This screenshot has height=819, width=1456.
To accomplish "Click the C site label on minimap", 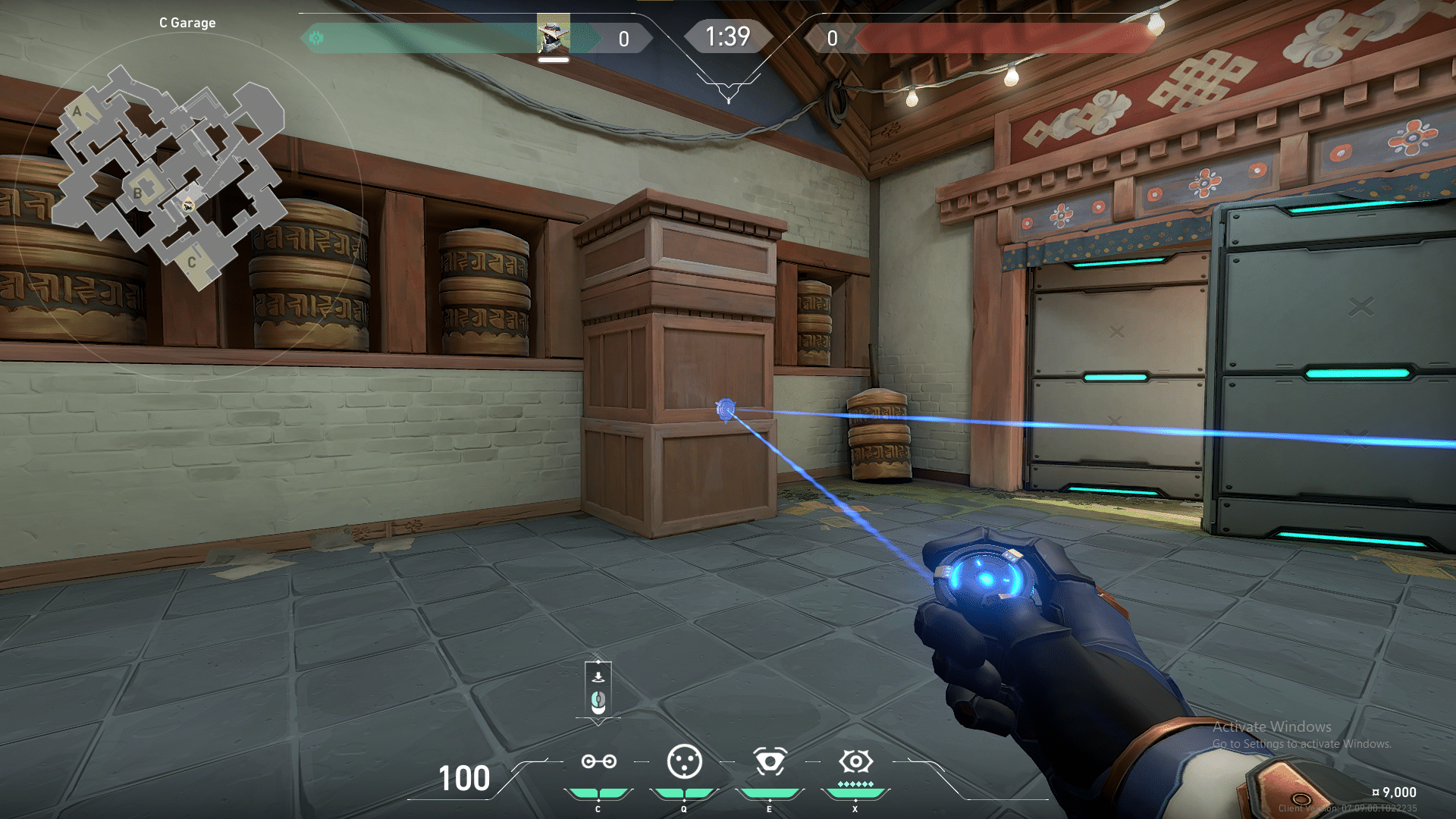I will pyautogui.click(x=192, y=262).
